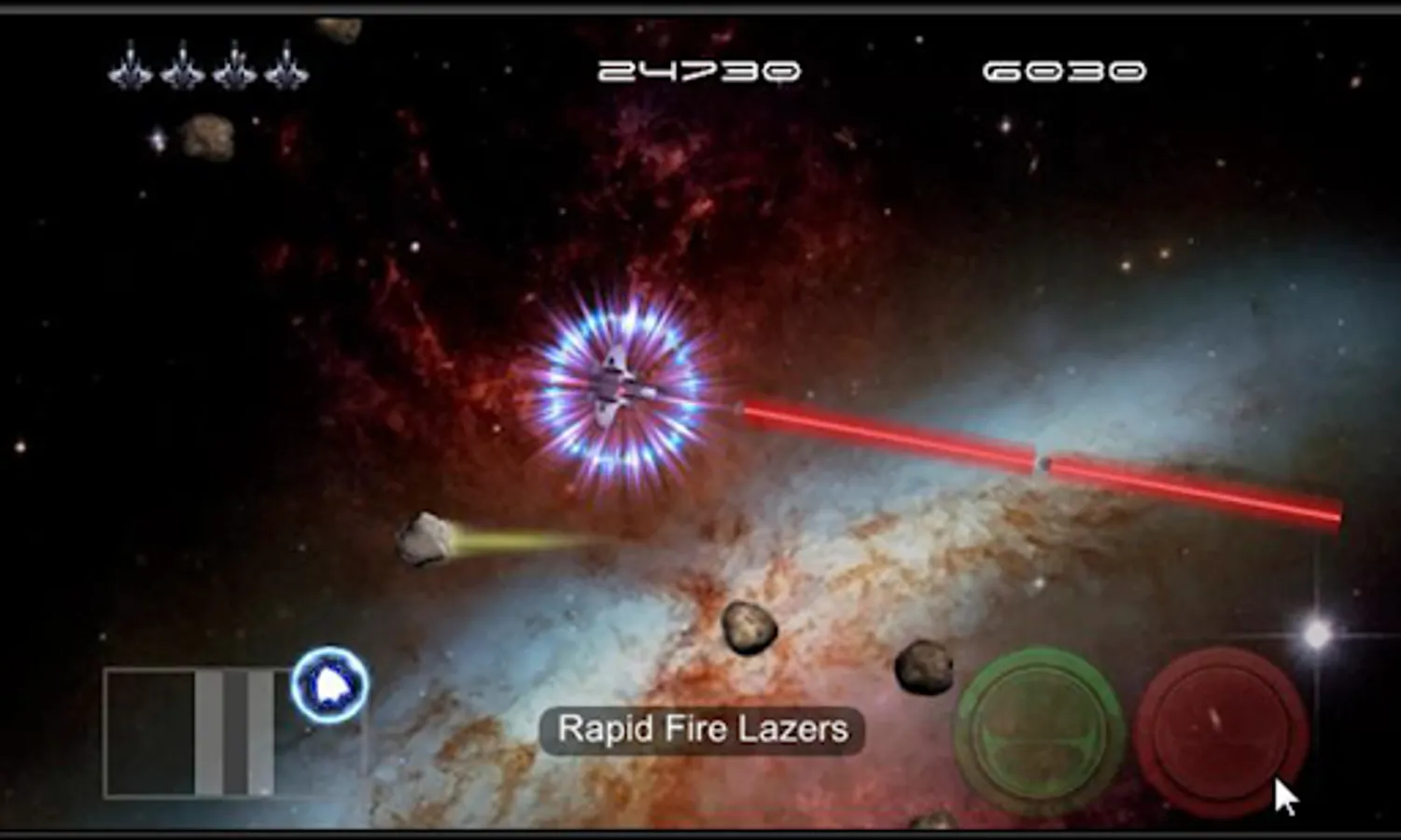Tap the small asteroid below the nebula center

point(747,627)
